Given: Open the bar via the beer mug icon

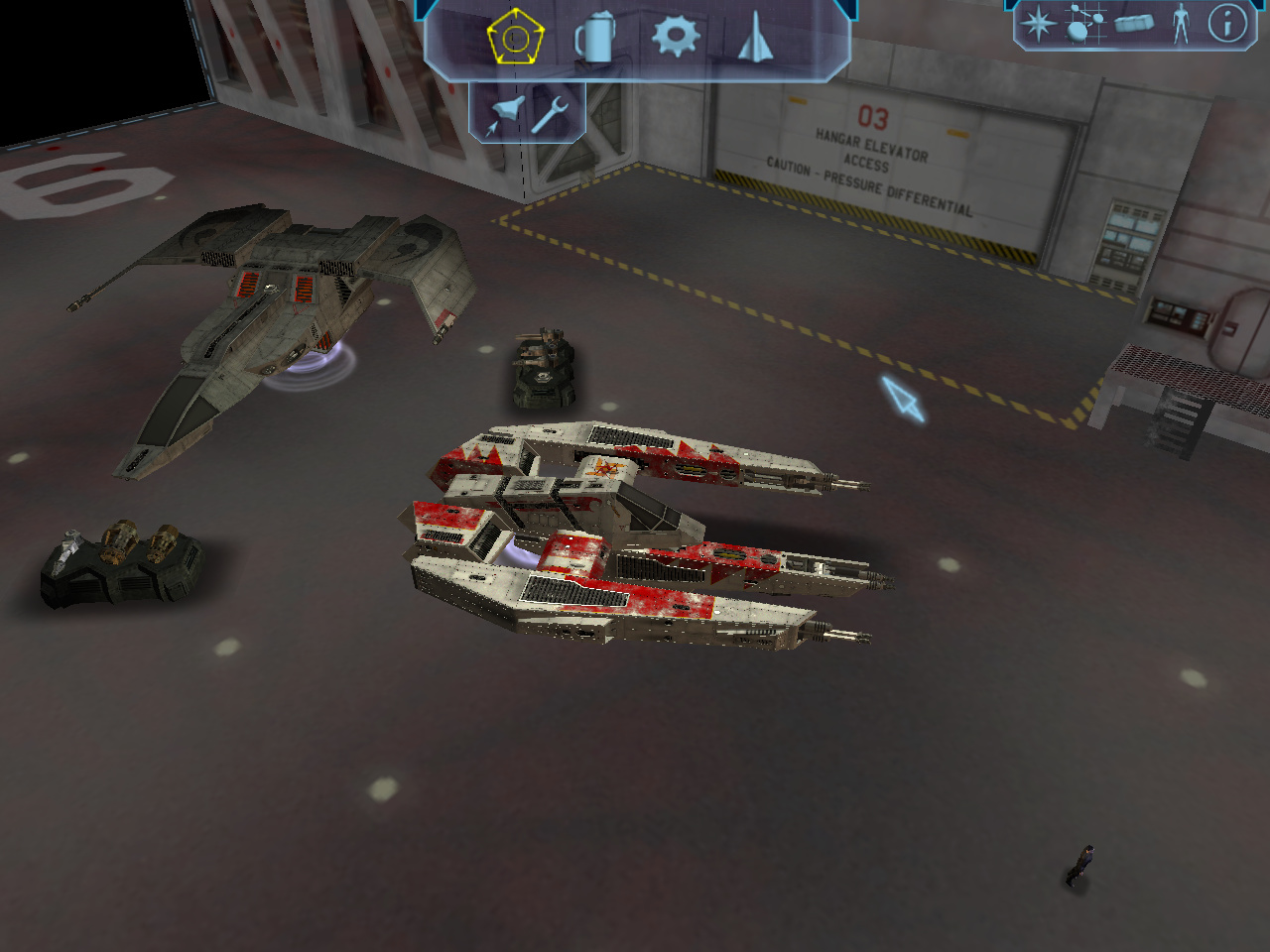Looking at the screenshot, I should 594,38.
